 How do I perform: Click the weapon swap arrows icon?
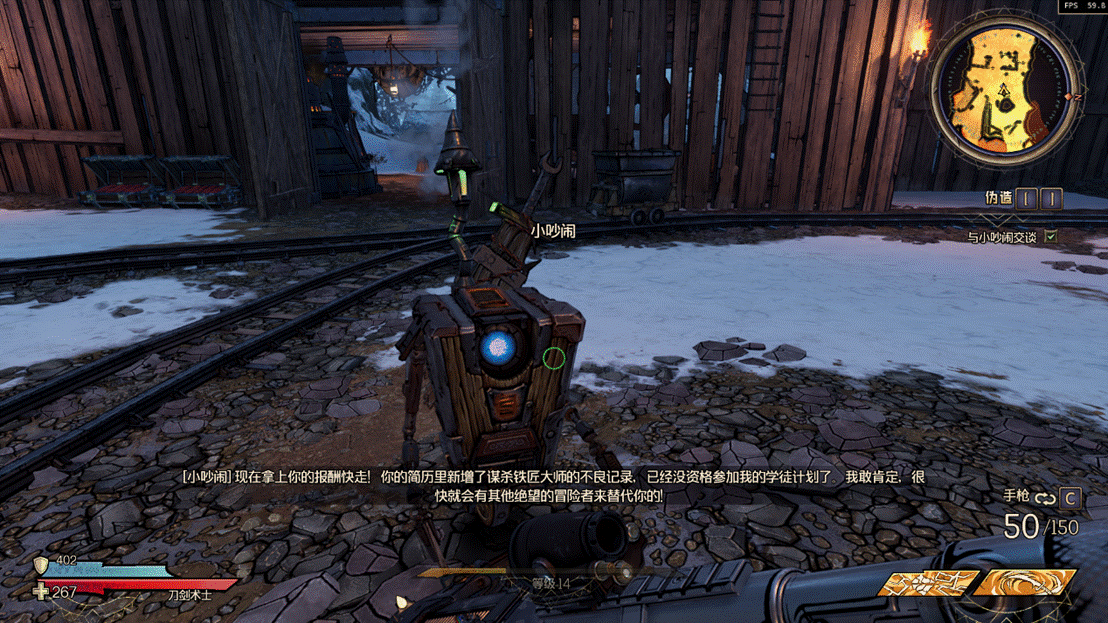click(x=1045, y=498)
